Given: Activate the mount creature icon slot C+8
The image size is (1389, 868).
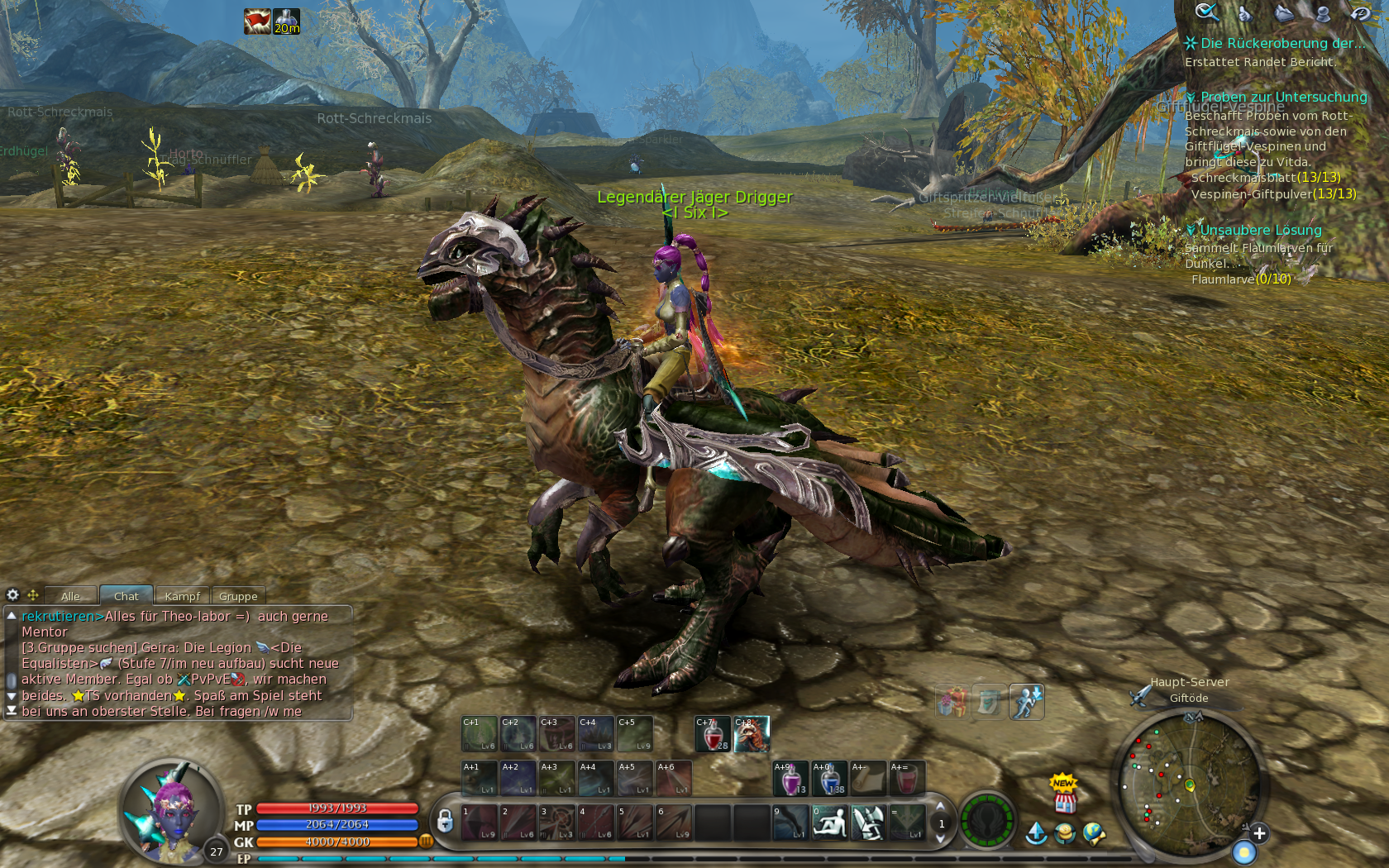Looking at the screenshot, I should click(x=752, y=734).
